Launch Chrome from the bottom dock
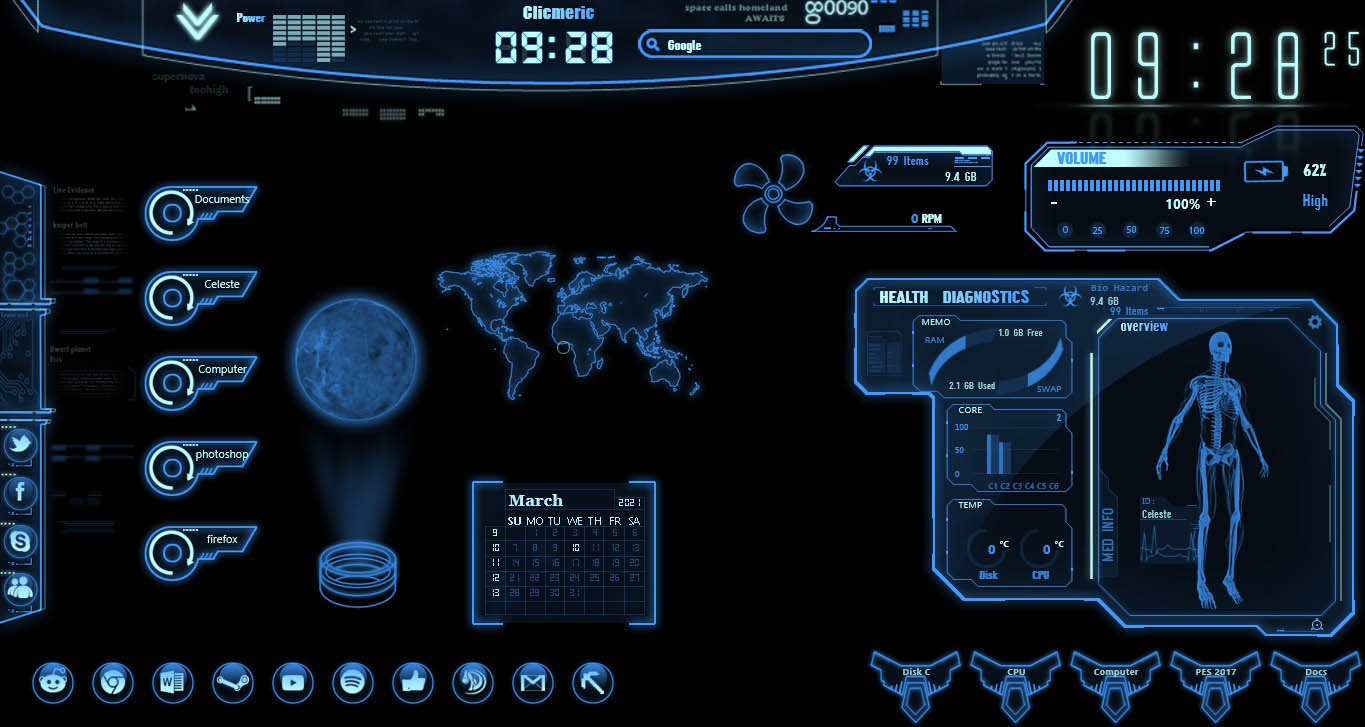Screen dimensions: 1365x727 pos(112,683)
